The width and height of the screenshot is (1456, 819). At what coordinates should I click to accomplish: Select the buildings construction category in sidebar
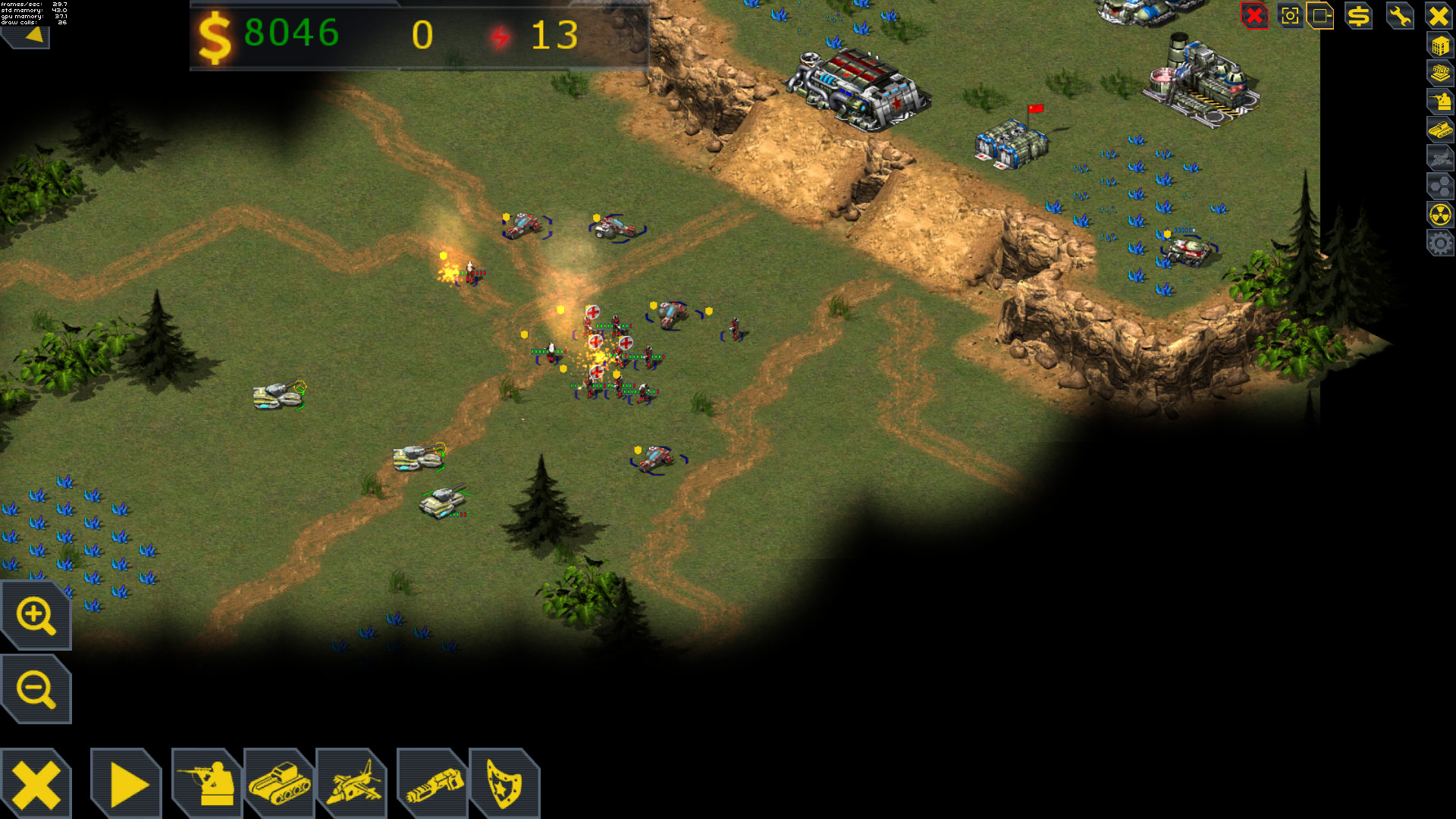pyautogui.click(x=1439, y=45)
